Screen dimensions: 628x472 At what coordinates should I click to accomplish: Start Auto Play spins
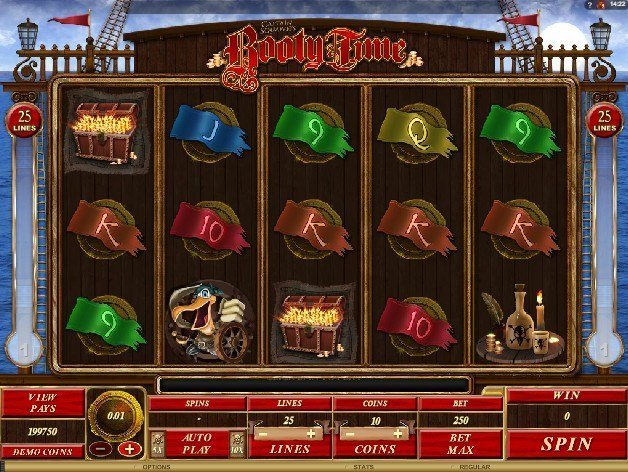click(x=195, y=443)
